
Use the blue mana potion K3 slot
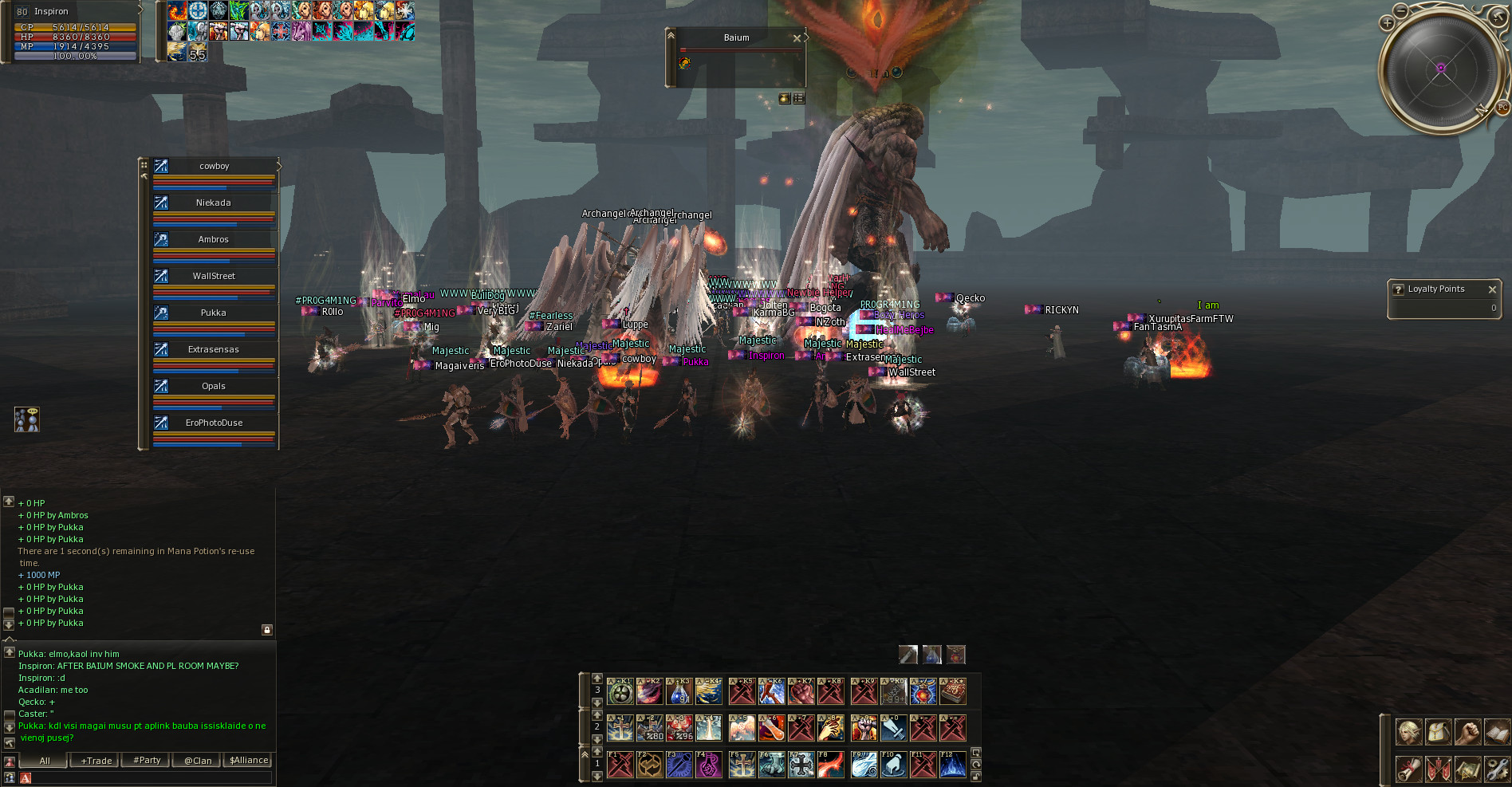click(679, 692)
